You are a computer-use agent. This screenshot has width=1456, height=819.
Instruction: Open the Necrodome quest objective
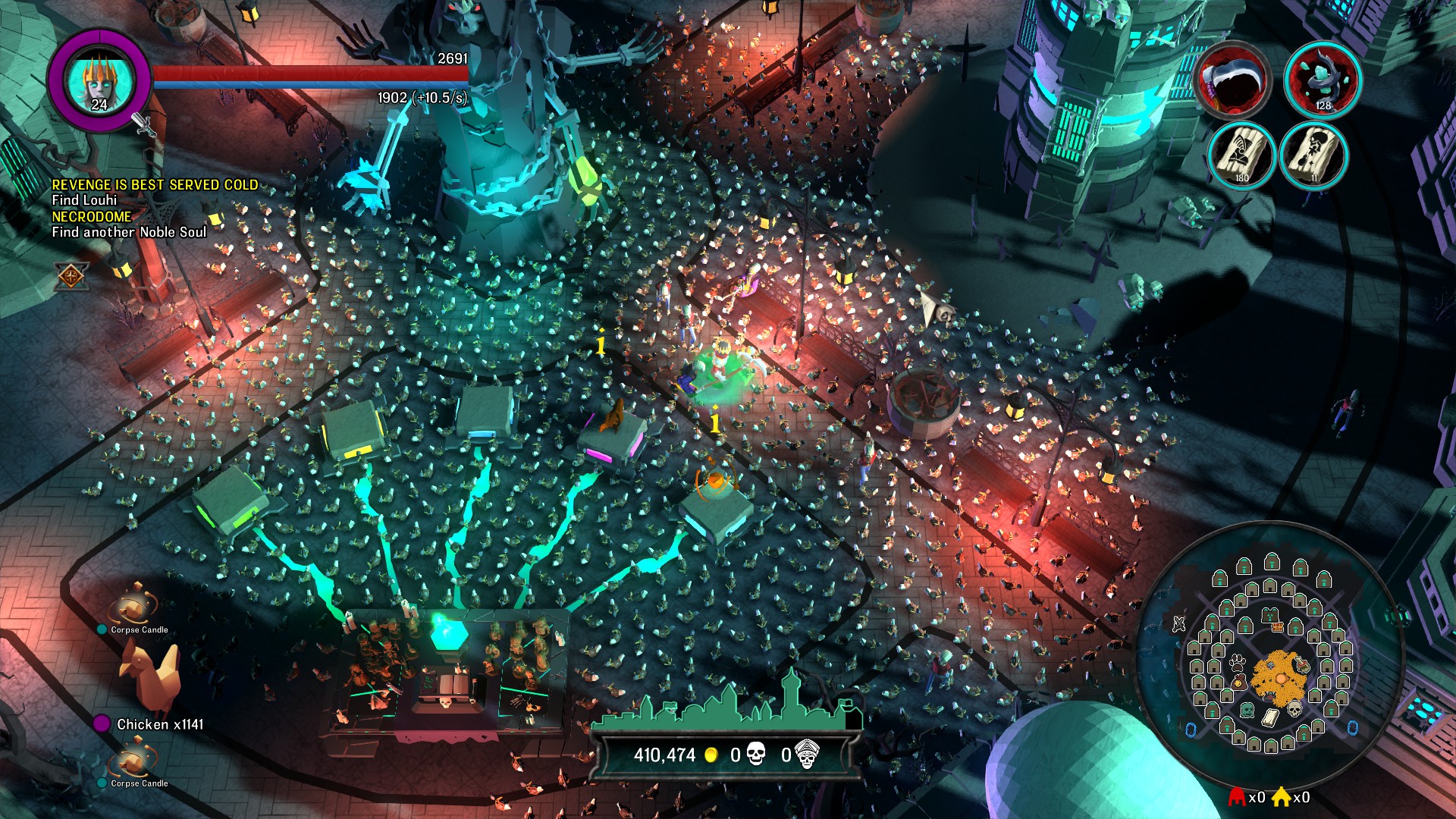pyautogui.click(x=91, y=217)
